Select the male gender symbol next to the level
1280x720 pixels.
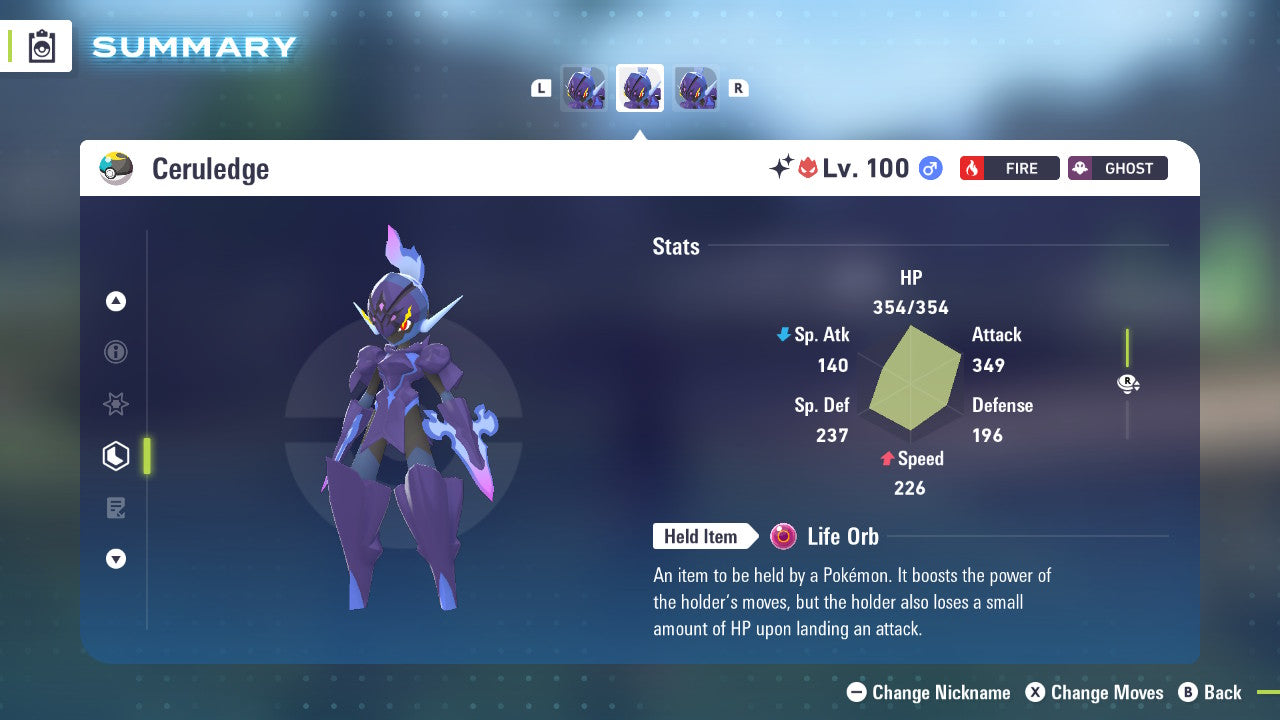929,168
